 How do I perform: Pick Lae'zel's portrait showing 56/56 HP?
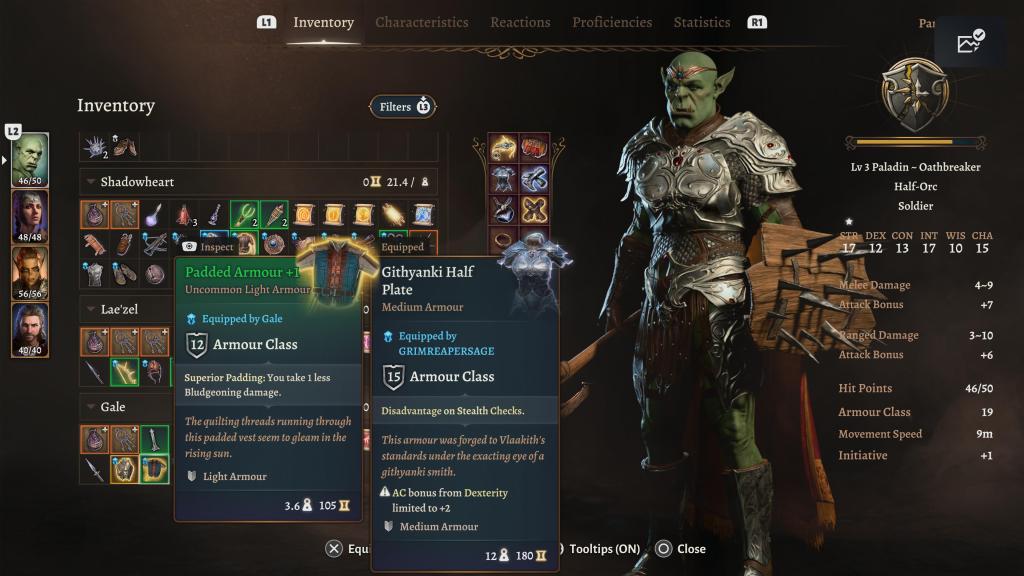click(30, 272)
